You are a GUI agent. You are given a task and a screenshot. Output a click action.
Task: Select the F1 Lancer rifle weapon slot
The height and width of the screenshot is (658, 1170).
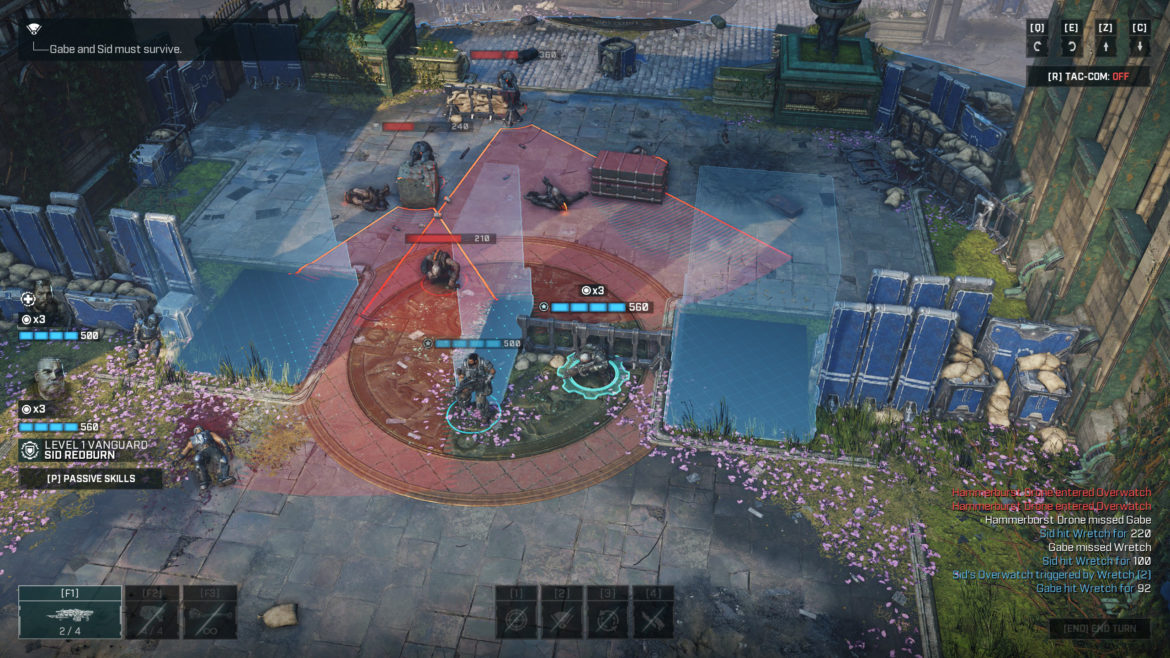[70, 612]
